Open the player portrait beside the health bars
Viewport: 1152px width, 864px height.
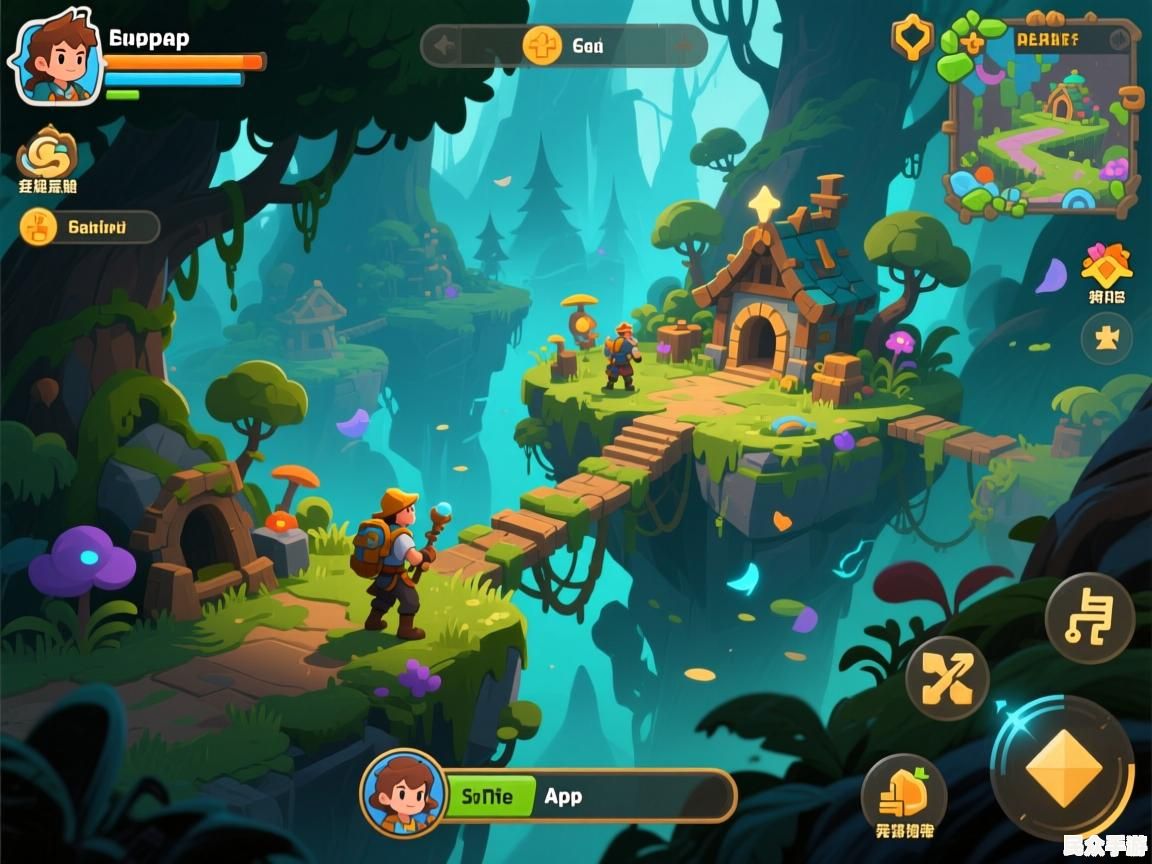pos(56,58)
